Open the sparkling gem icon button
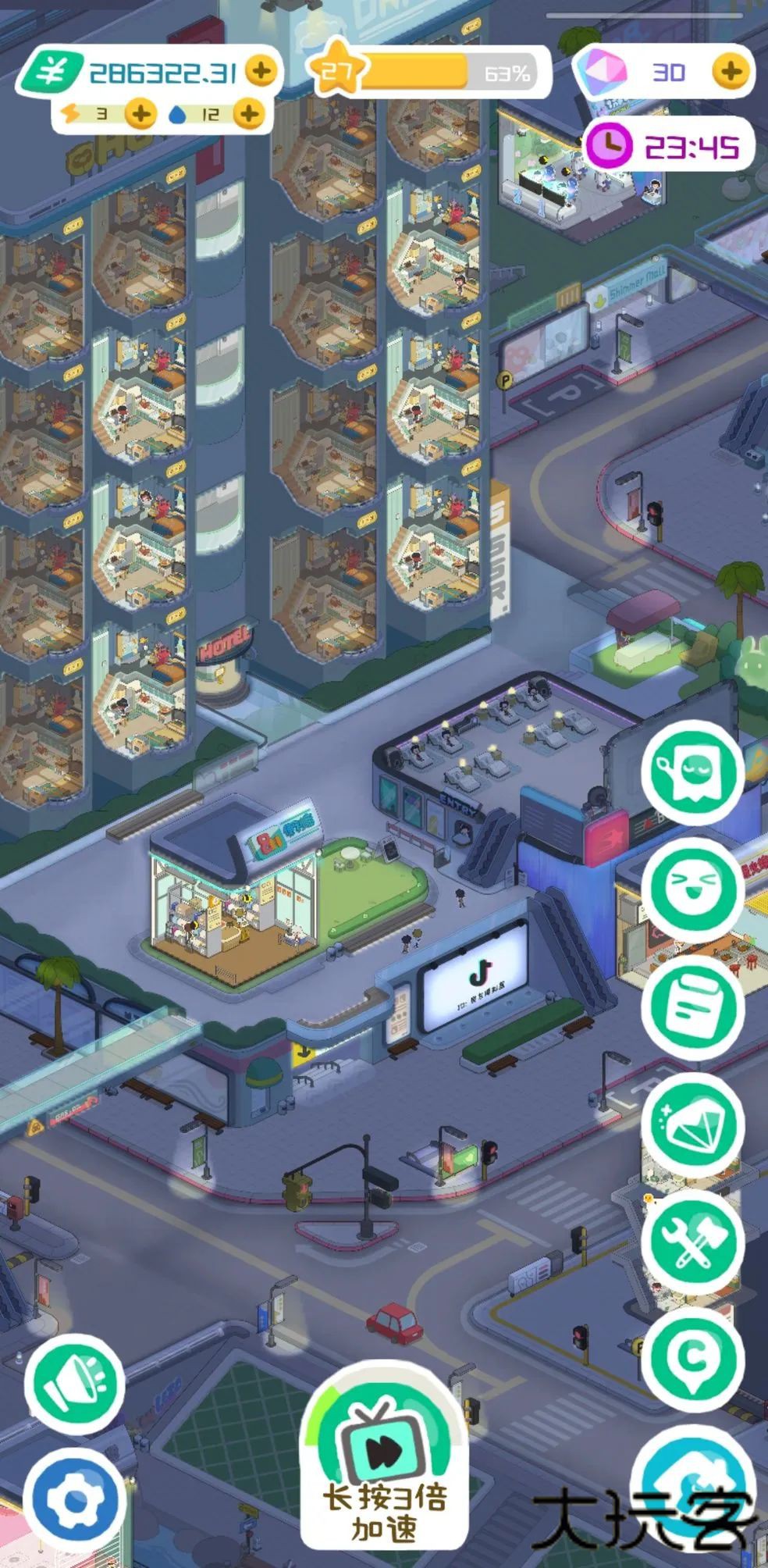The height and width of the screenshot is (1568, 768). click(692, 1124)
